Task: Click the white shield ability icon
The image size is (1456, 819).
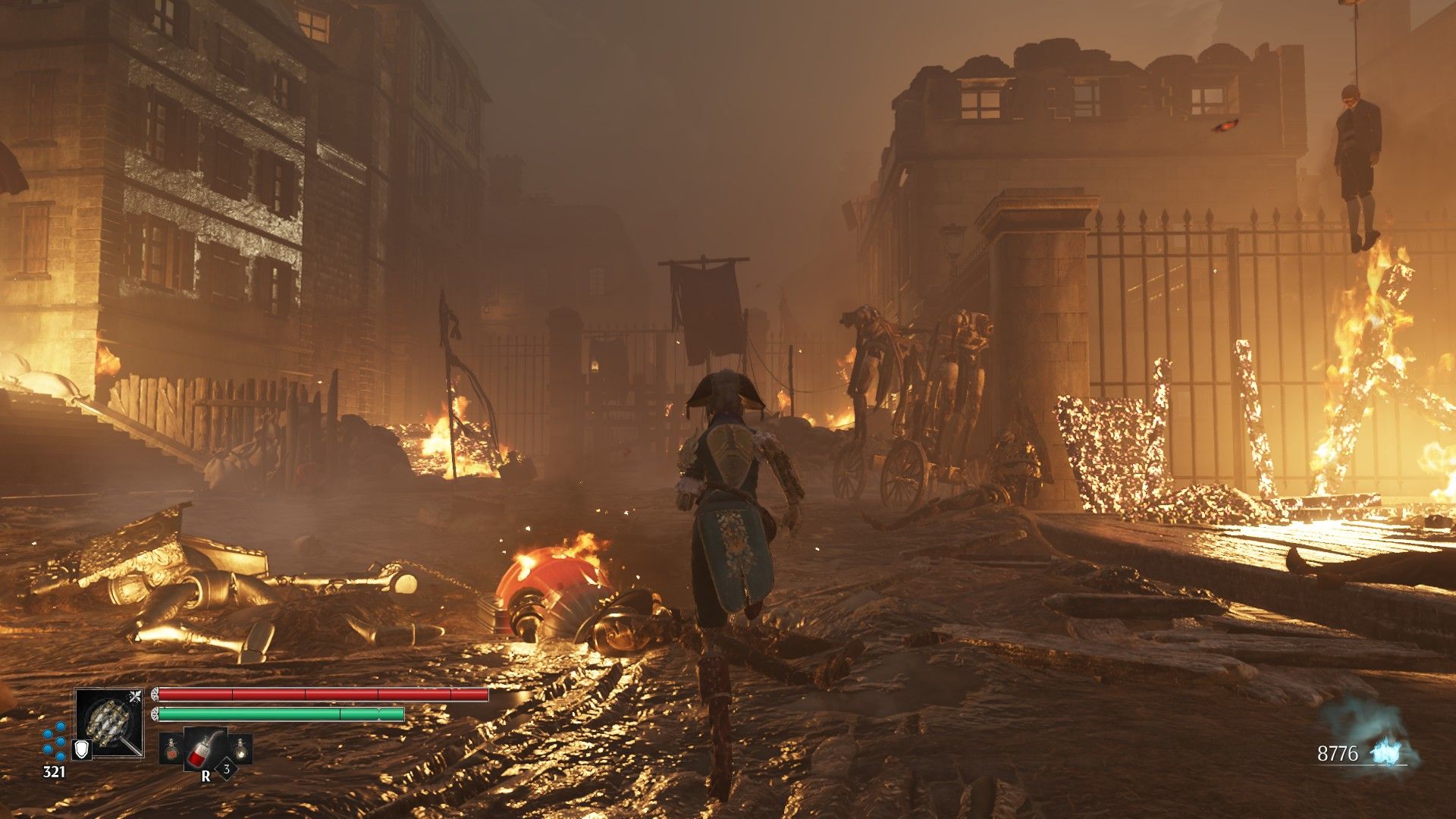Action: click(x=81, y=750)
